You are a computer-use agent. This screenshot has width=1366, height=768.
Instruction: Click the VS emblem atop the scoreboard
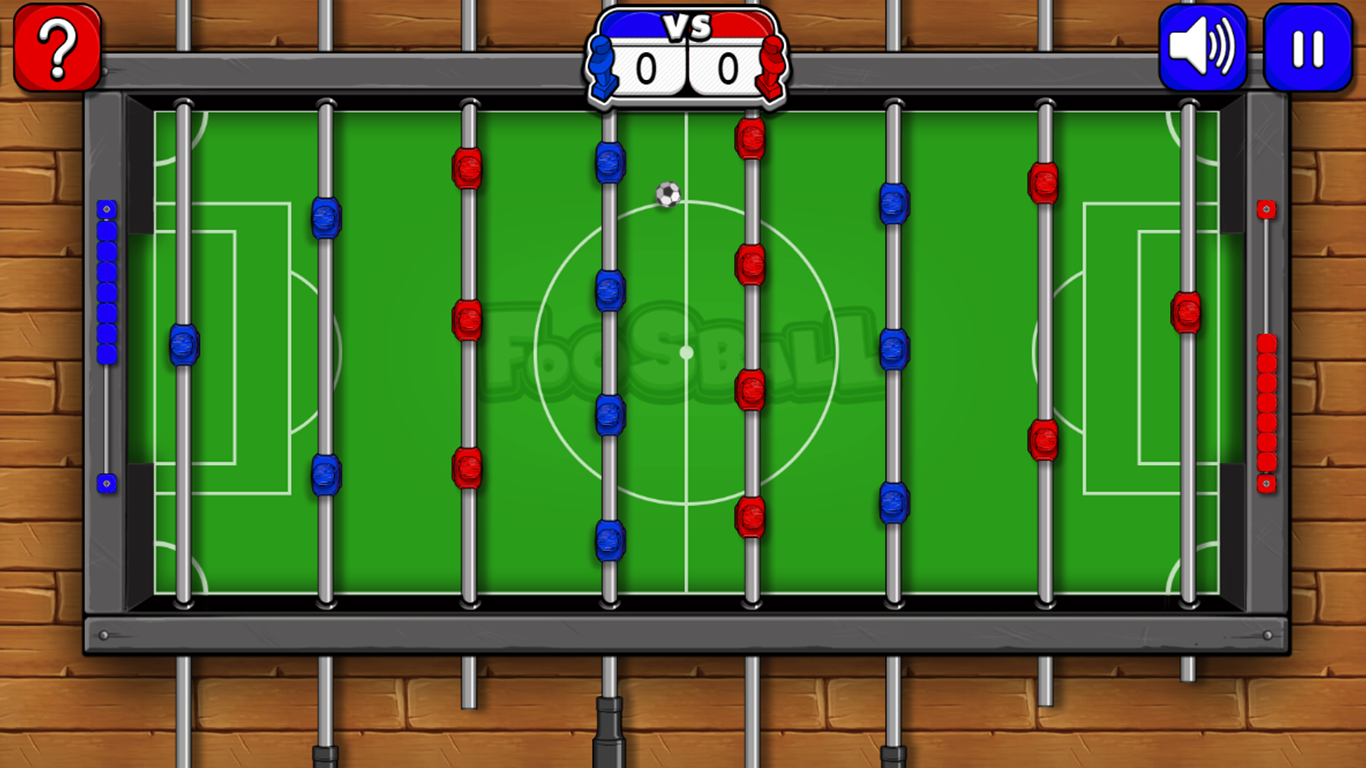pyautogui.click(x=684, y=27)
